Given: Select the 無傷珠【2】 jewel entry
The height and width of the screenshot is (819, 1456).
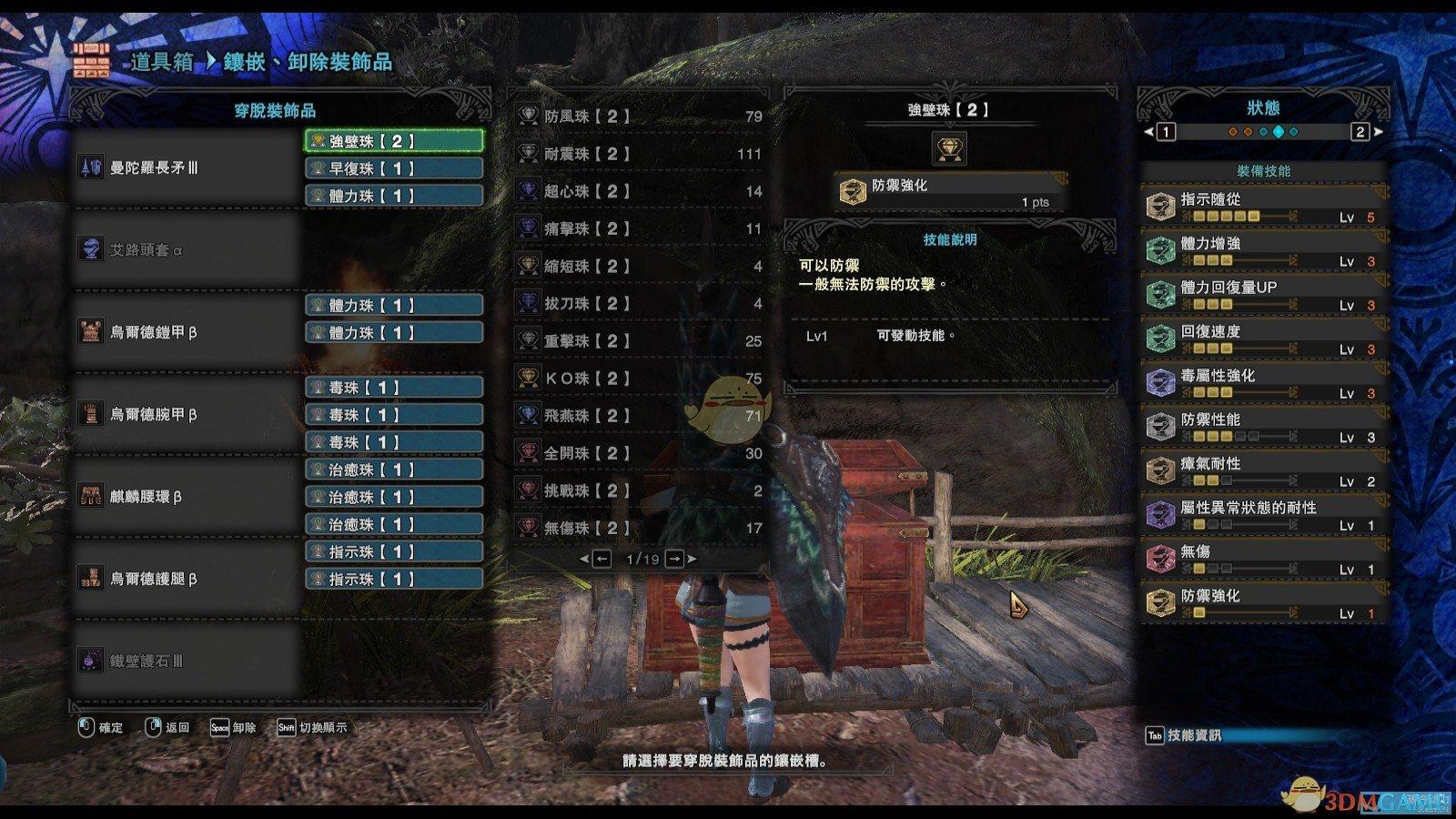Looking at the screenshot, I should point(639,527).
